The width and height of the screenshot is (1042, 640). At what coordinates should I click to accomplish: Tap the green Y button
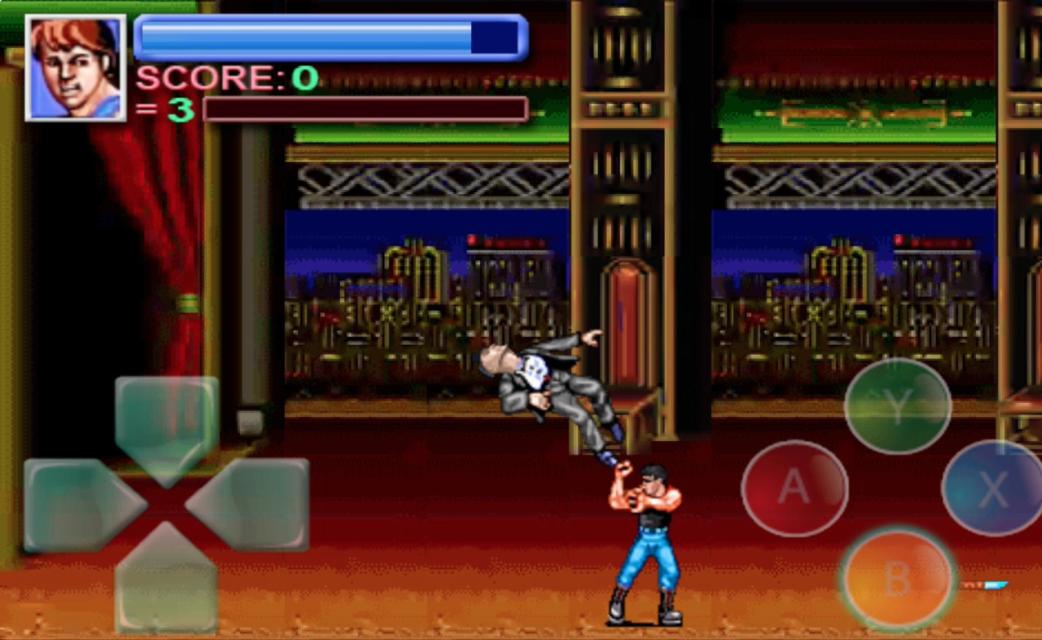897,406
